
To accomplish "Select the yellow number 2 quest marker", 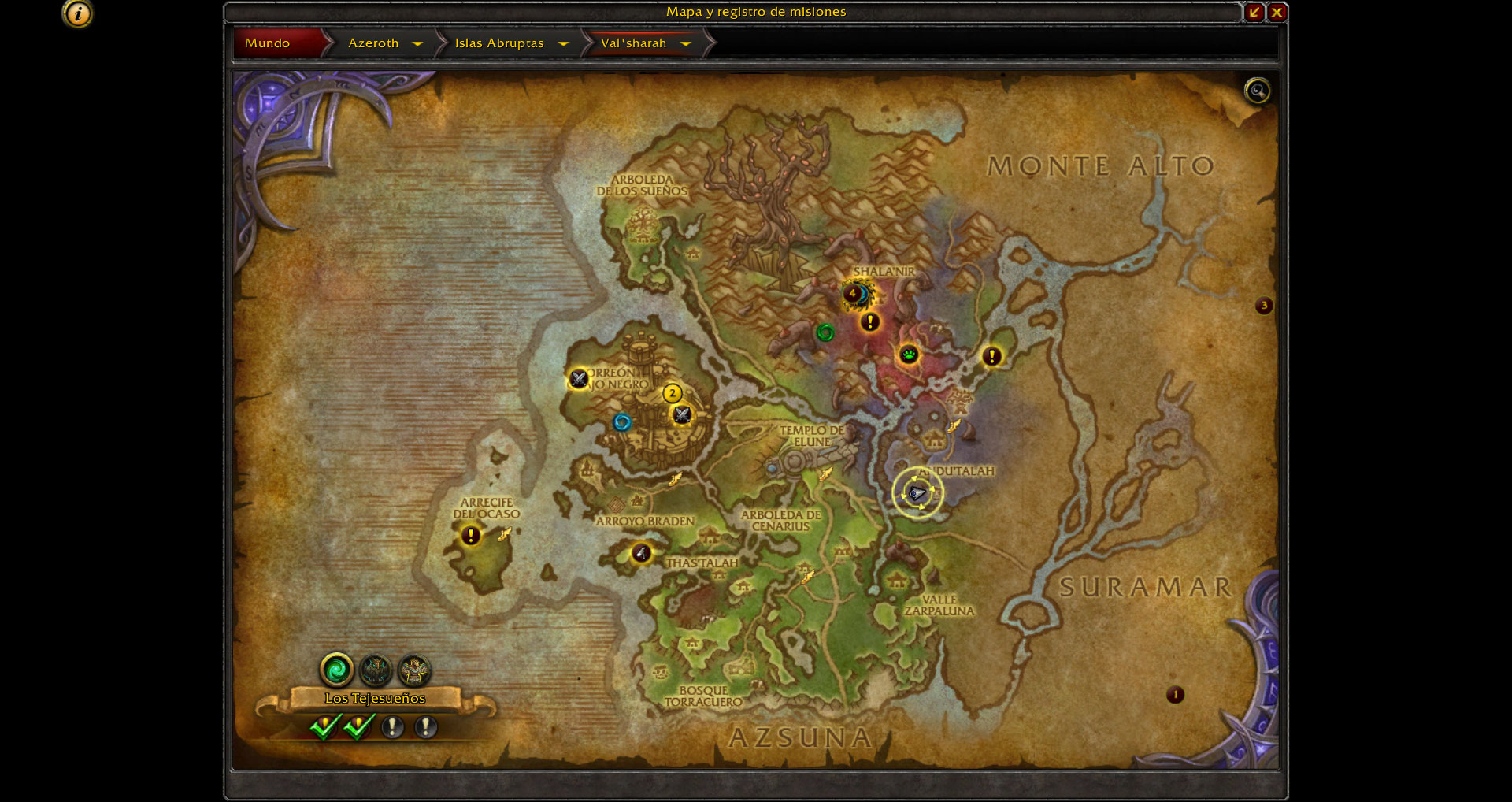I will (x=672, y=393).
